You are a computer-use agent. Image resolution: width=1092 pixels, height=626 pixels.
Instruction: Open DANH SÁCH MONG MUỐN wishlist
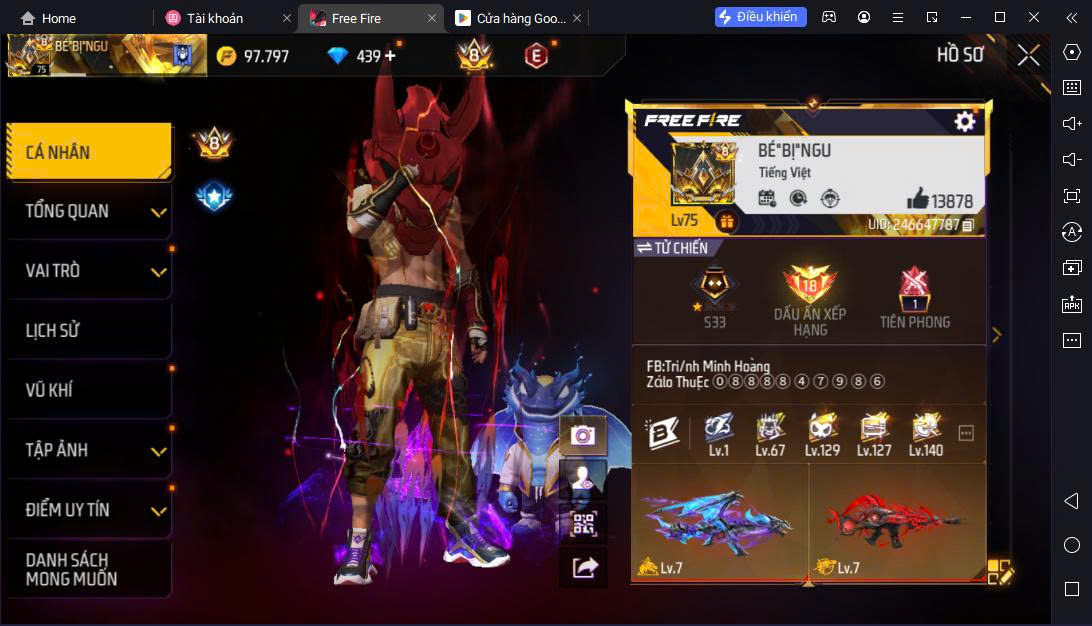pos(88,569)
